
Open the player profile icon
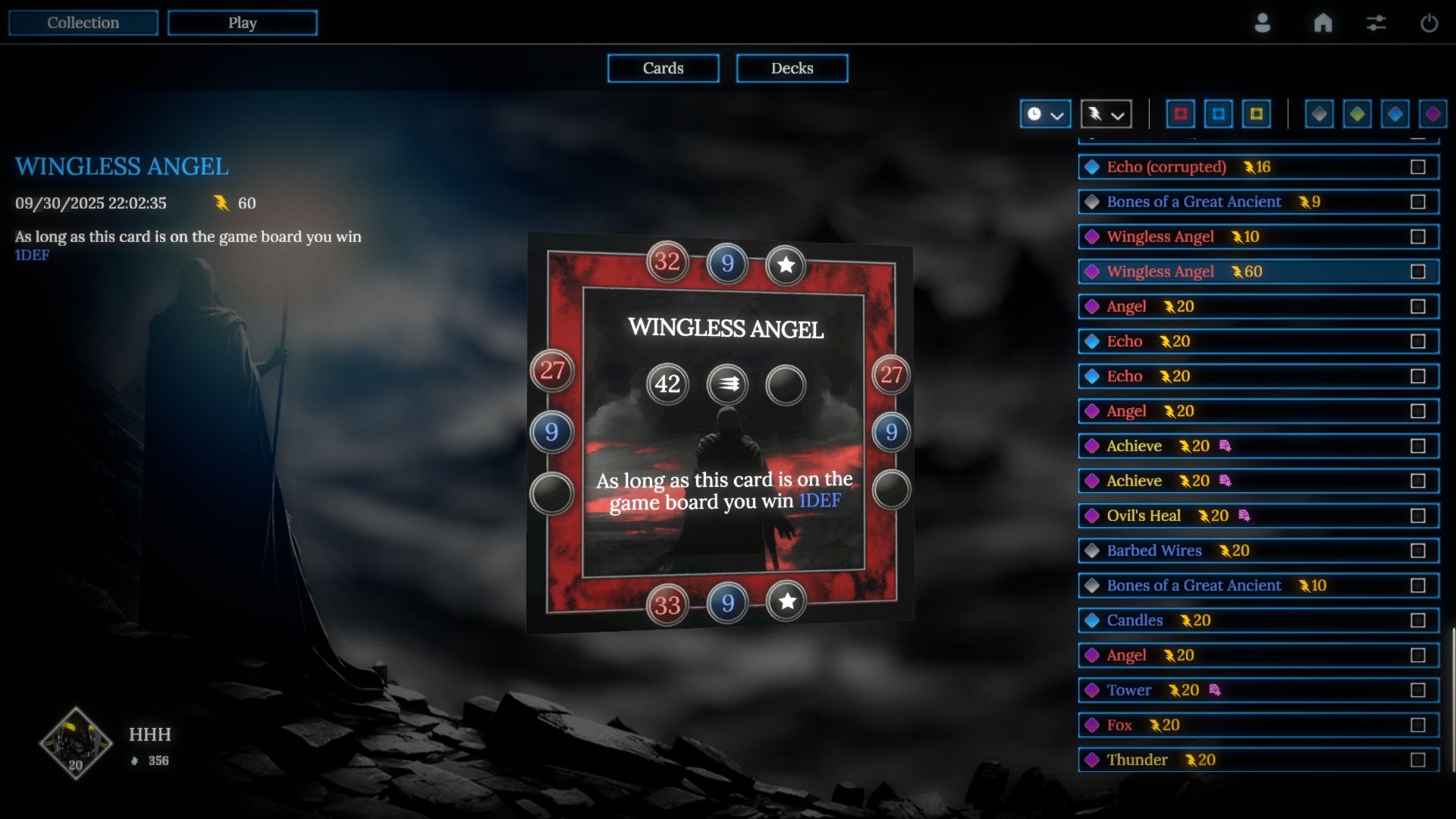tap(1263, 23)
